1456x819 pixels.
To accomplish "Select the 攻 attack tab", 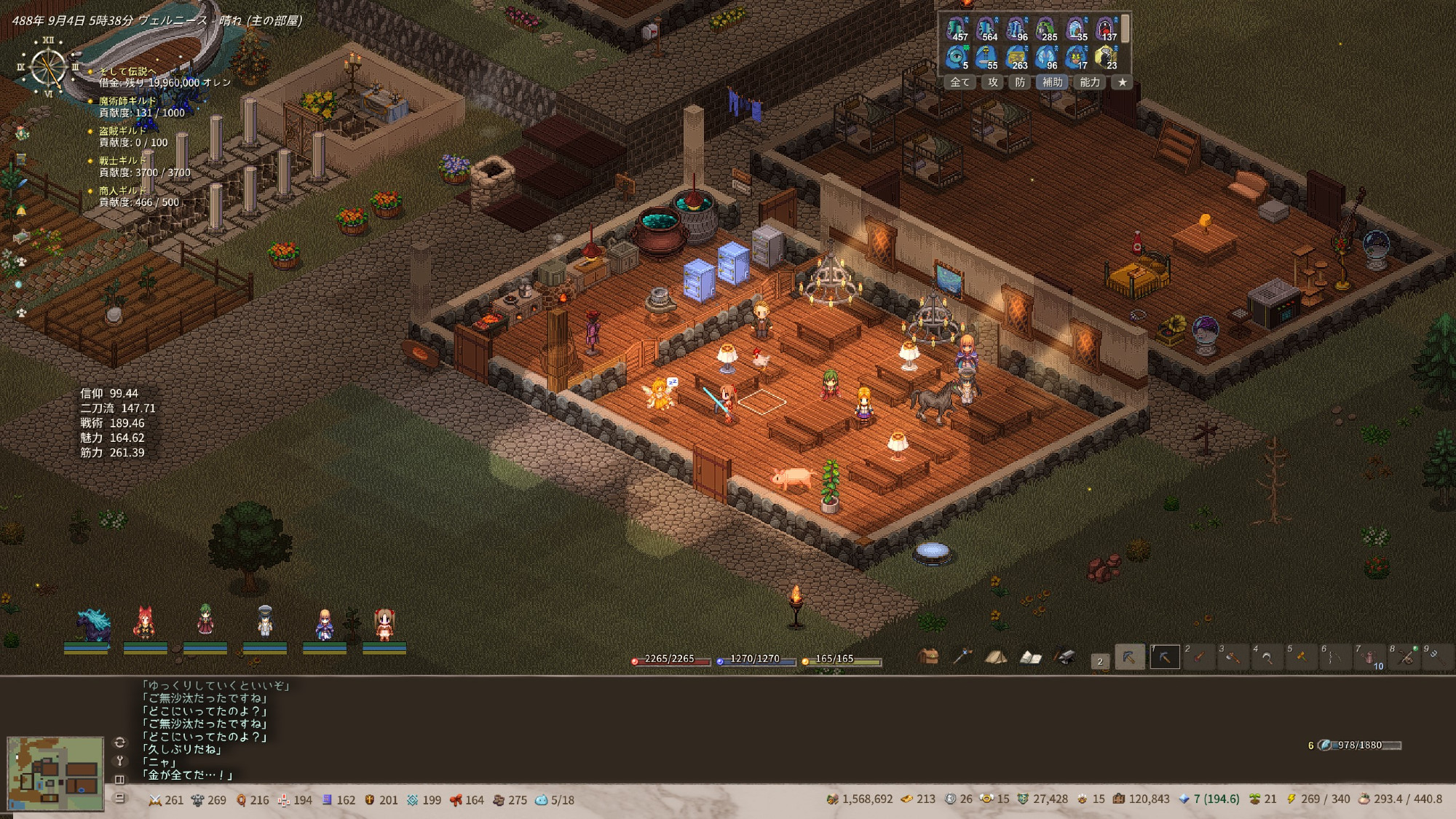I will pos(993,82).
